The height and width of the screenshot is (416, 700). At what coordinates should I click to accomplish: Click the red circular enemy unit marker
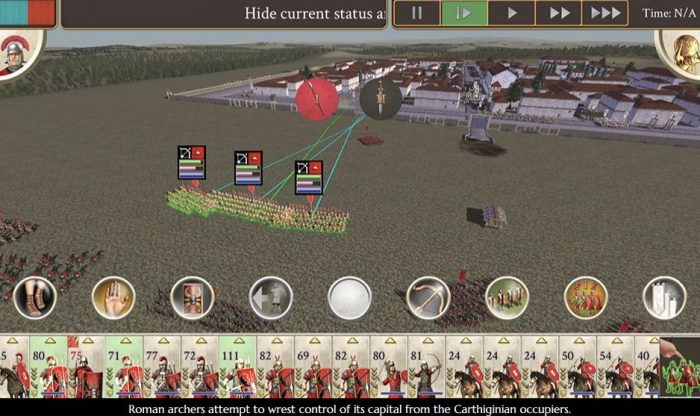point(317,99)
